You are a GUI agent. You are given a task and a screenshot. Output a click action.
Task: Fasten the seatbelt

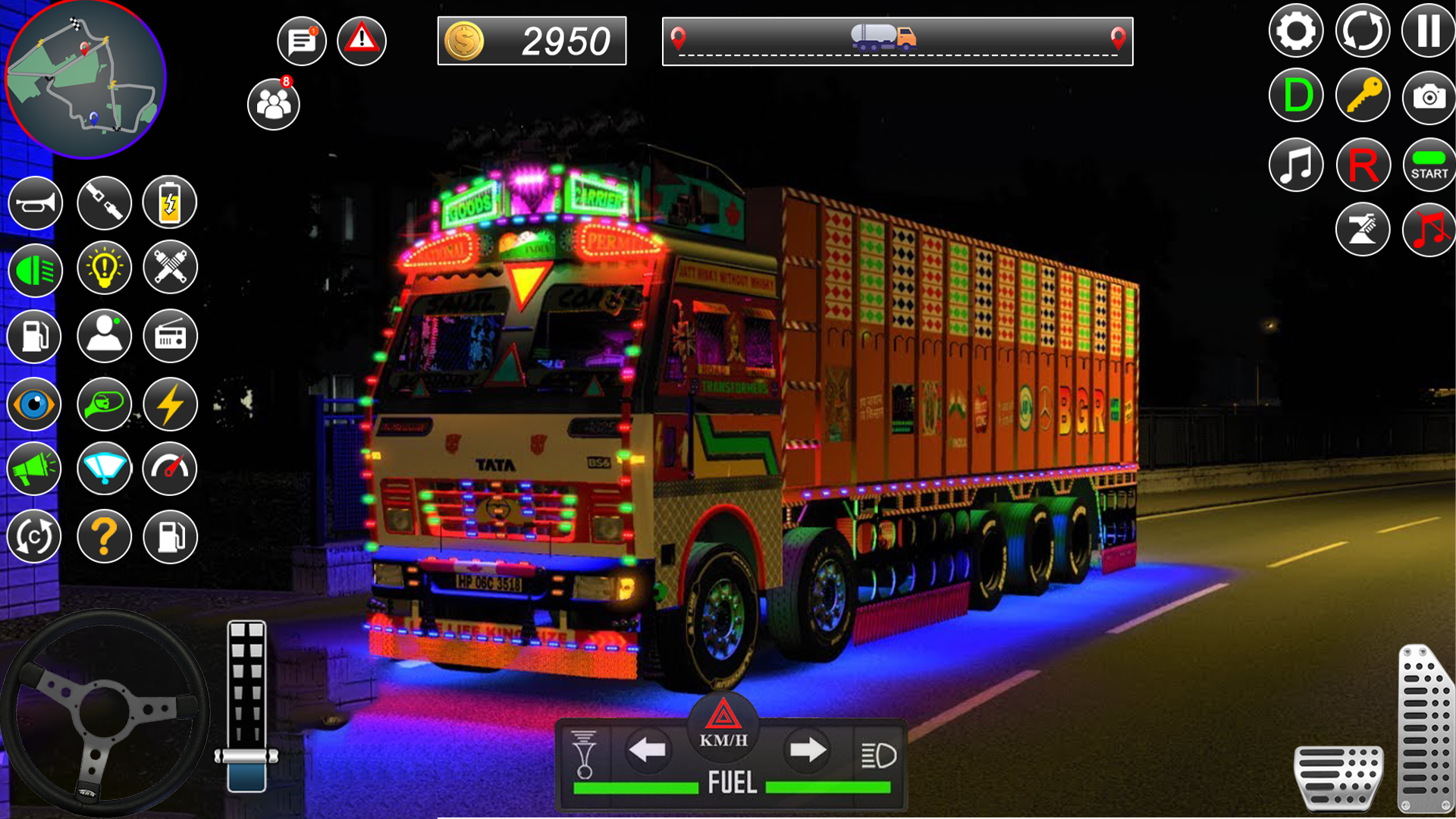point(105,202)
